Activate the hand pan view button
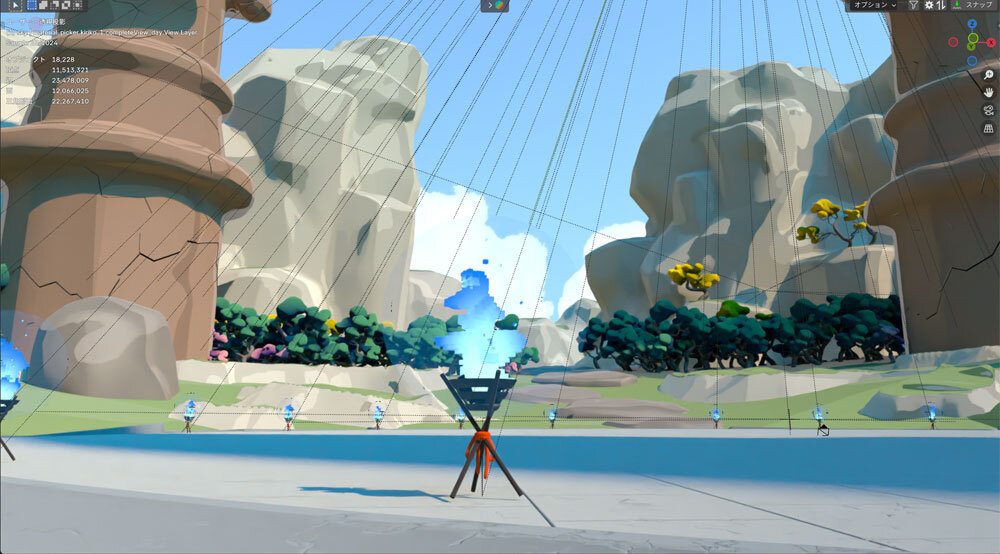Viewport: 1000px width, 554px height. click(988, 93)
